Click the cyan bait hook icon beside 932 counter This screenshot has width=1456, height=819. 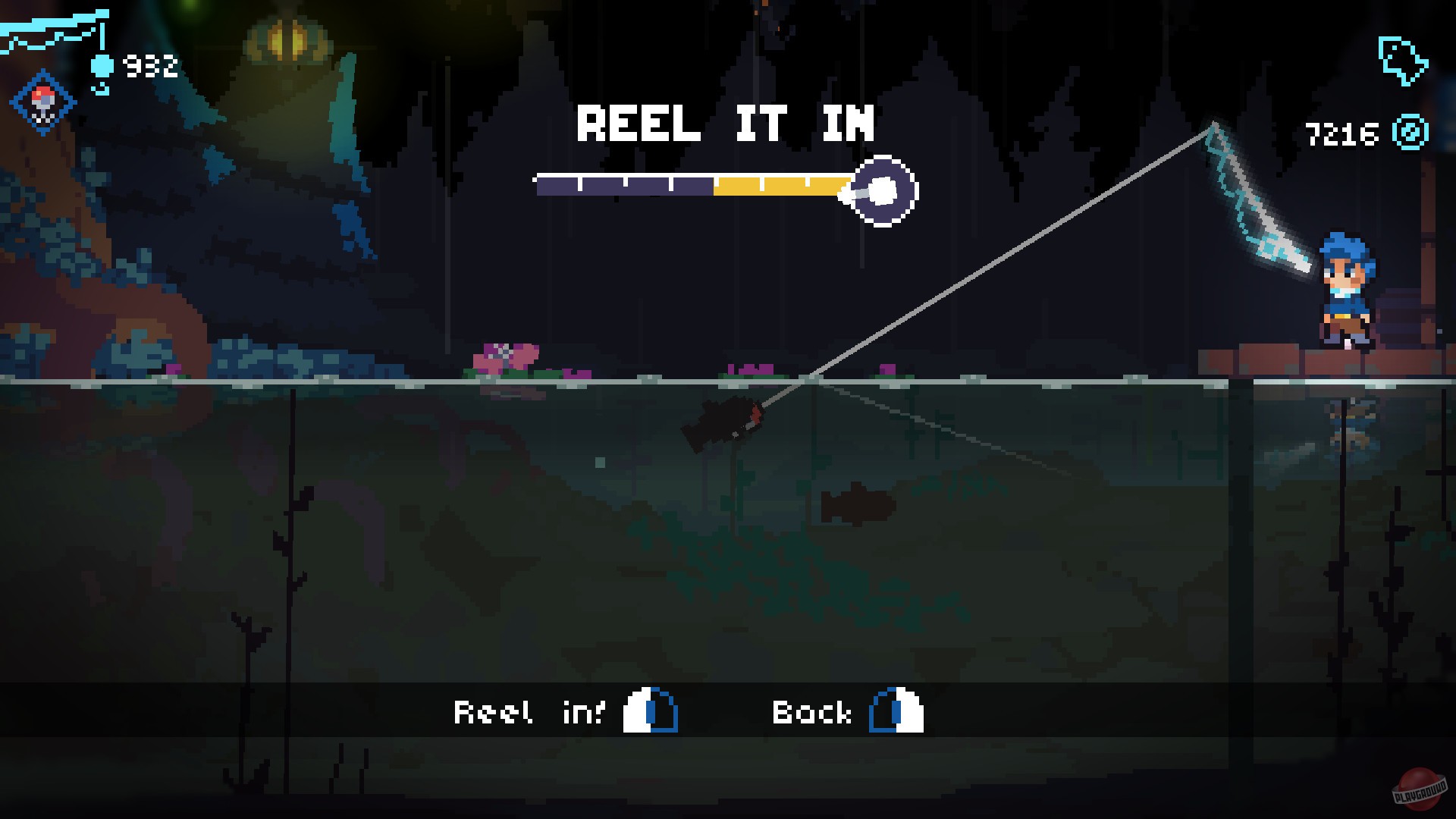(102, 64)
